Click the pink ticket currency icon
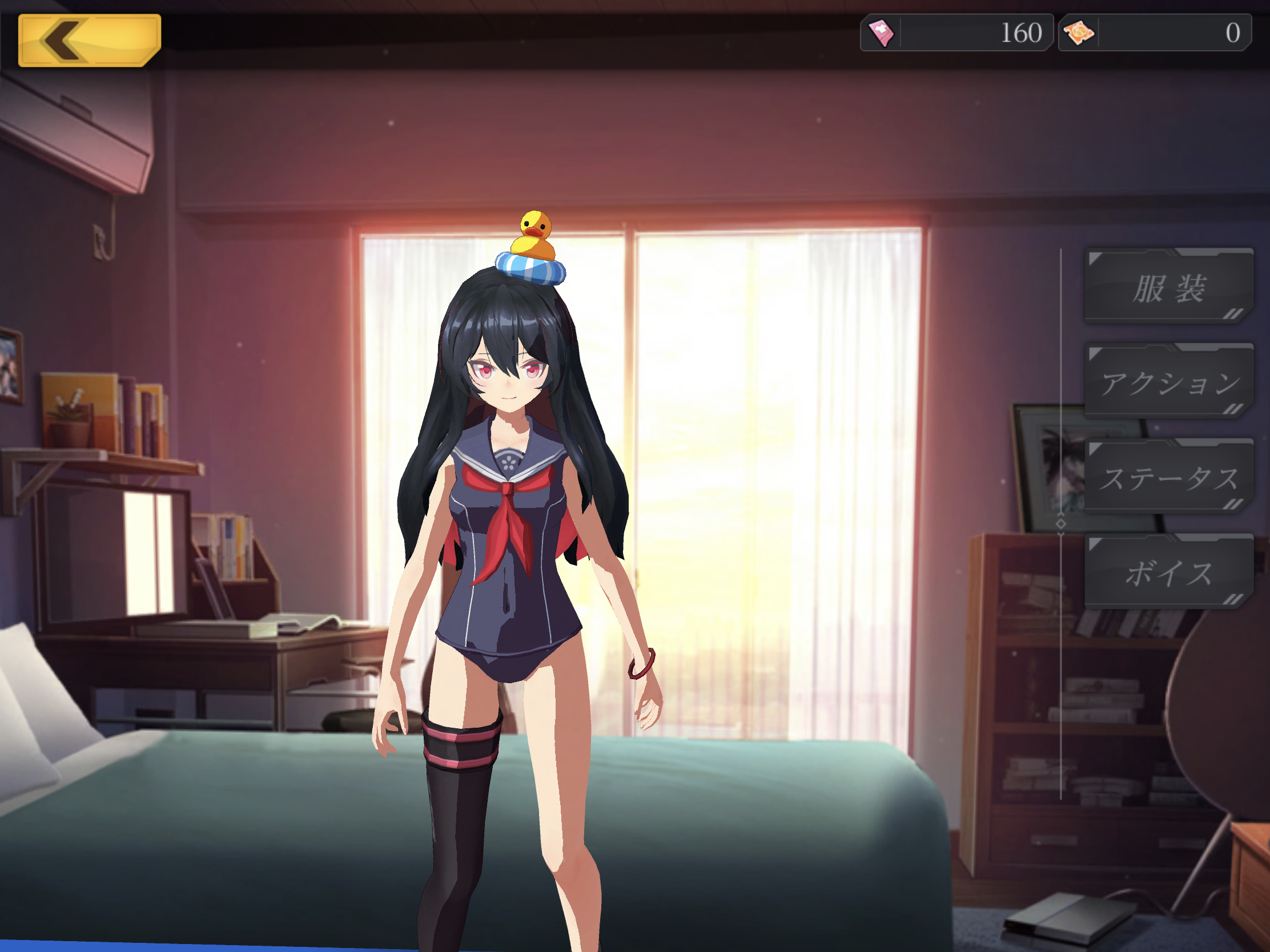This screenshot has width=1270, height=952. (881, 33)
